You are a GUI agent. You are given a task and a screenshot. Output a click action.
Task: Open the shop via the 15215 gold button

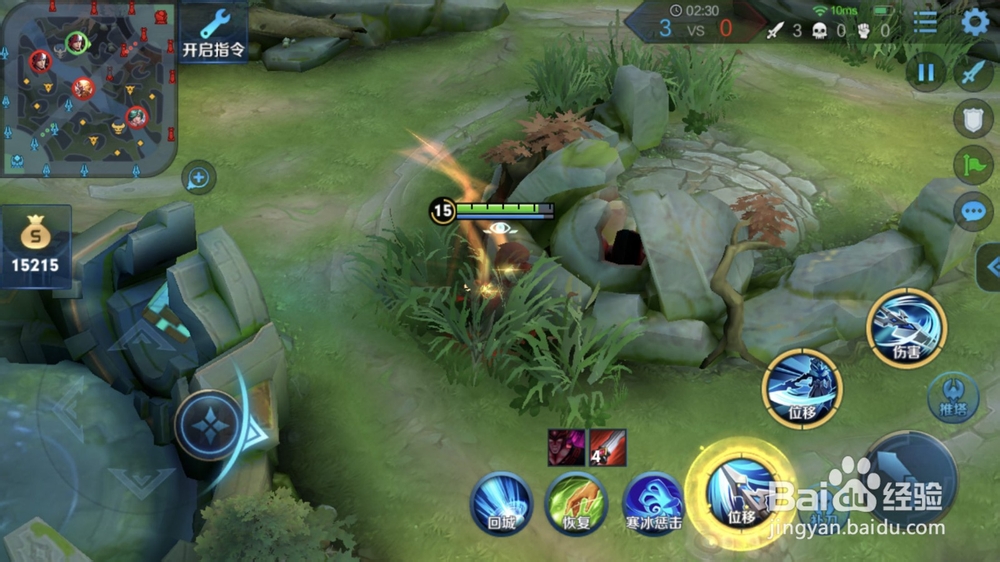[x=36, y=247]
